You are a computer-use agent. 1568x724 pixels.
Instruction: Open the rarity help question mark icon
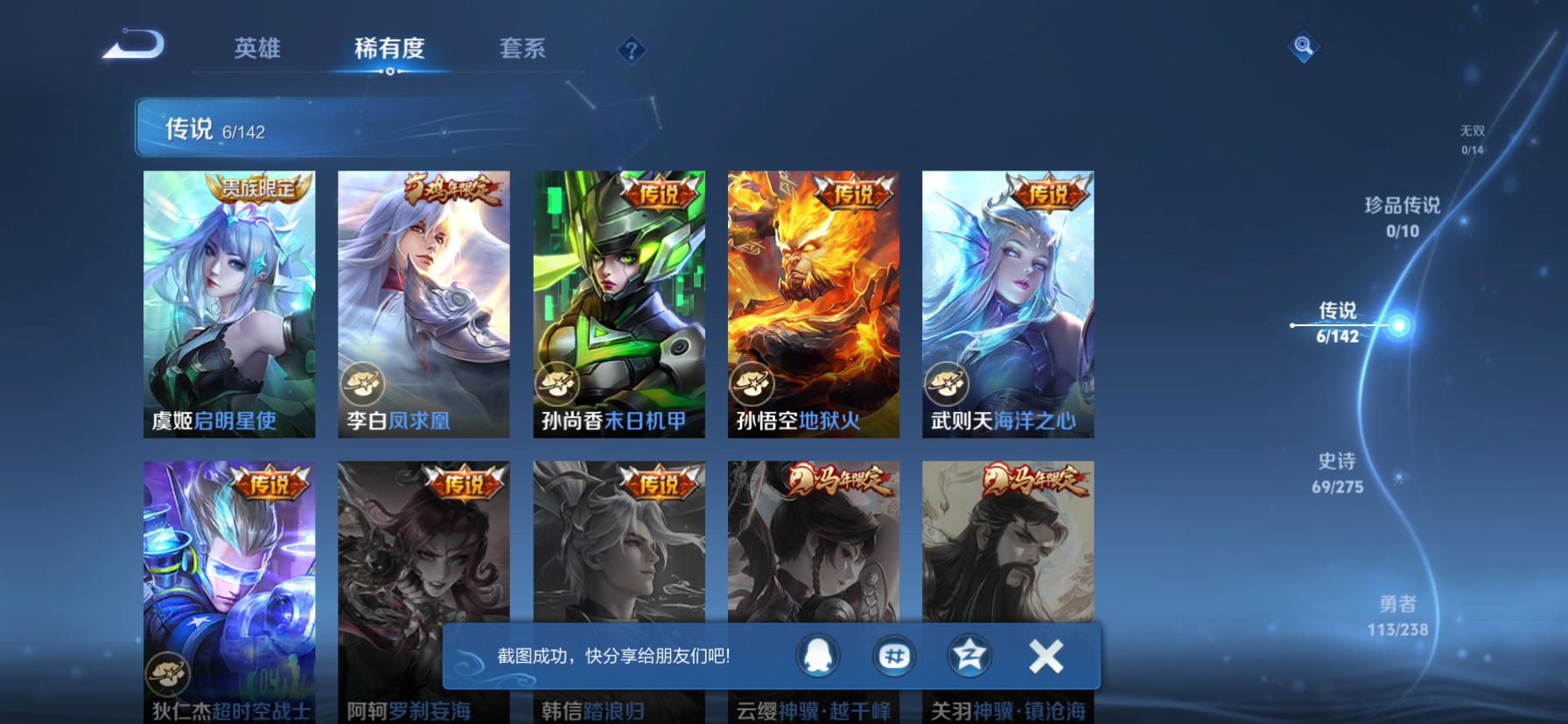click(632, 50)
